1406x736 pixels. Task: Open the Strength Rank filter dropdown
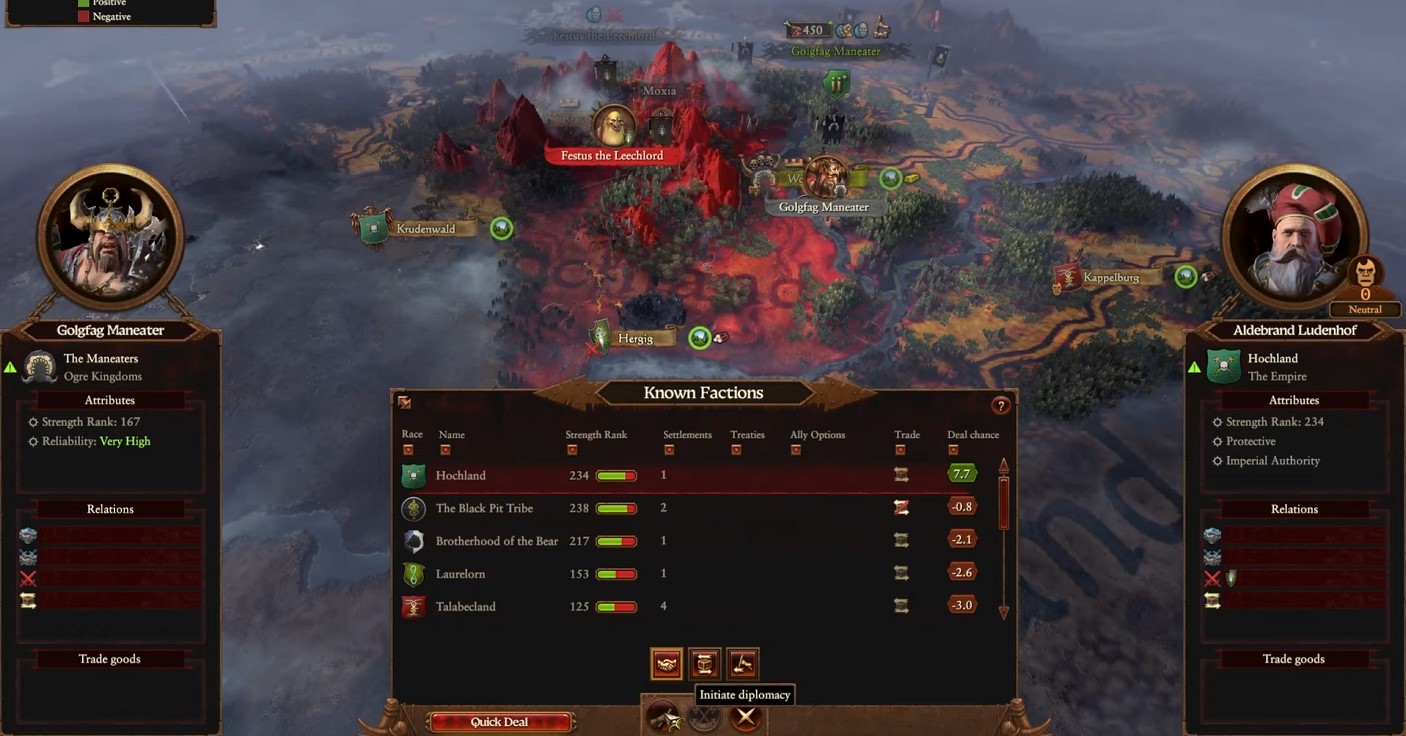tap(572, 450)
